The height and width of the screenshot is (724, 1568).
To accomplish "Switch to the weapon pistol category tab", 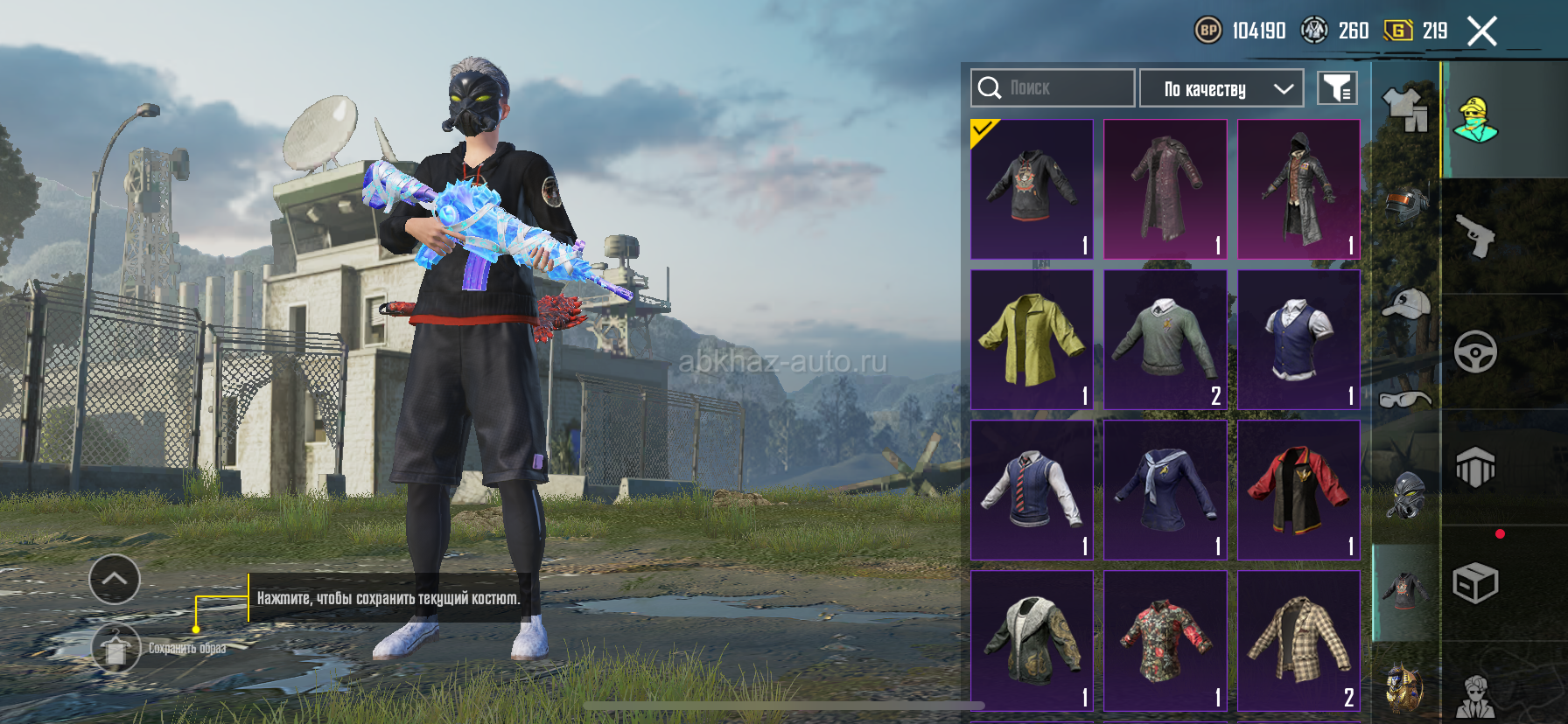I will pyautogui.click(x=1475, y=236).
